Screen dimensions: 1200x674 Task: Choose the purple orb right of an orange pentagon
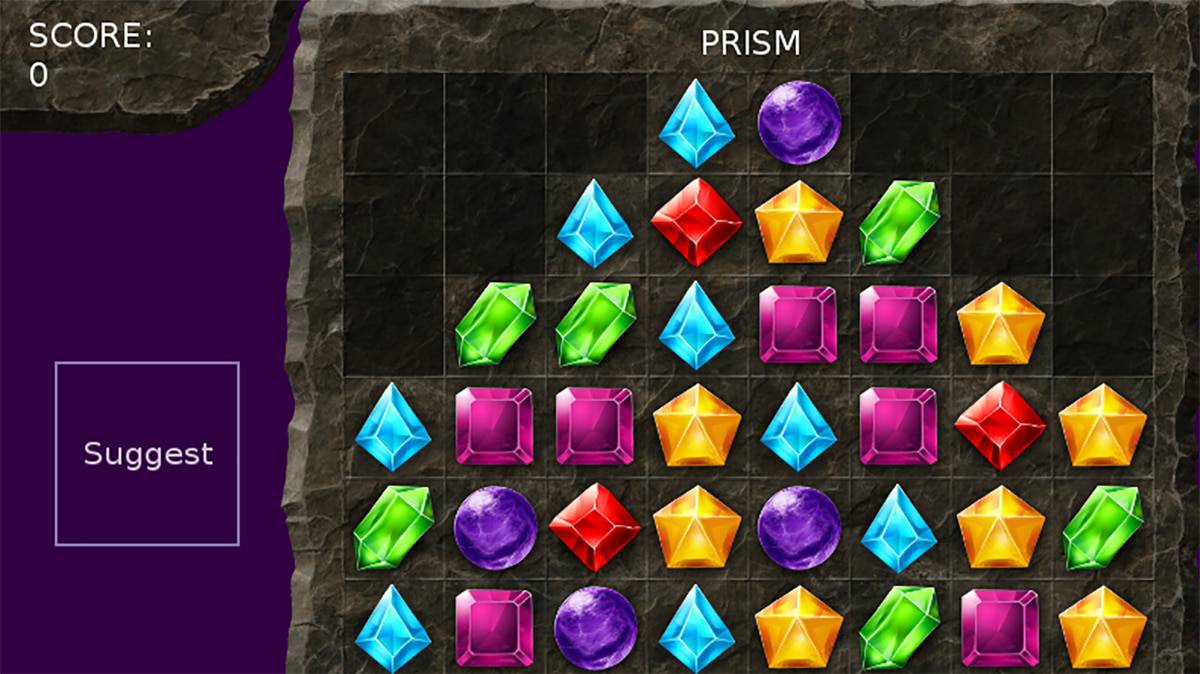[798, 526]
